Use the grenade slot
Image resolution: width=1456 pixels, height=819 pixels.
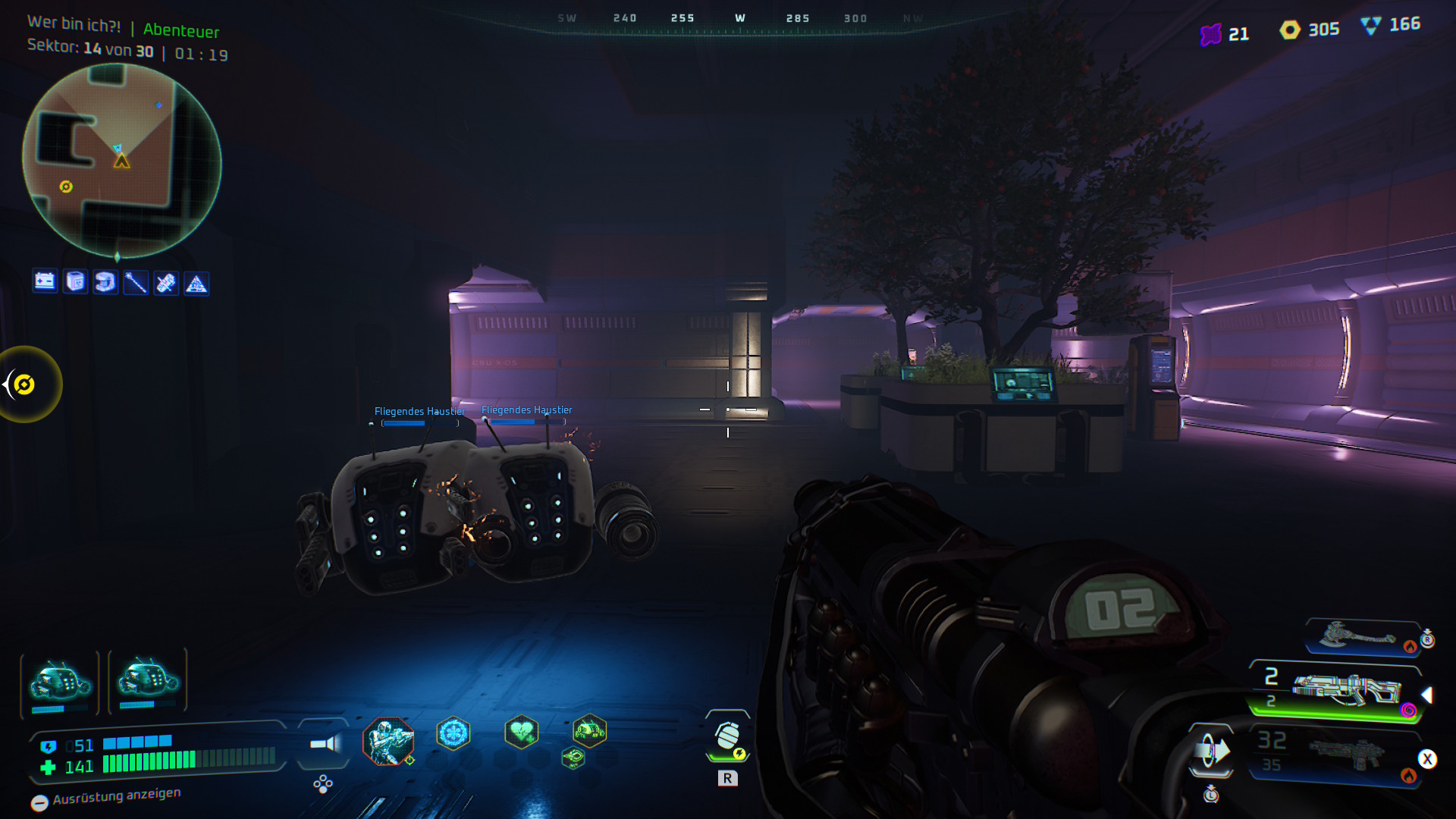[x=728, y=736]
